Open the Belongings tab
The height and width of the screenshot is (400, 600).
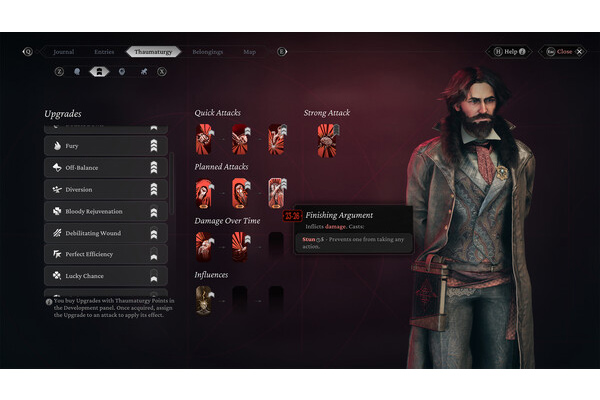tap(207, 51)
